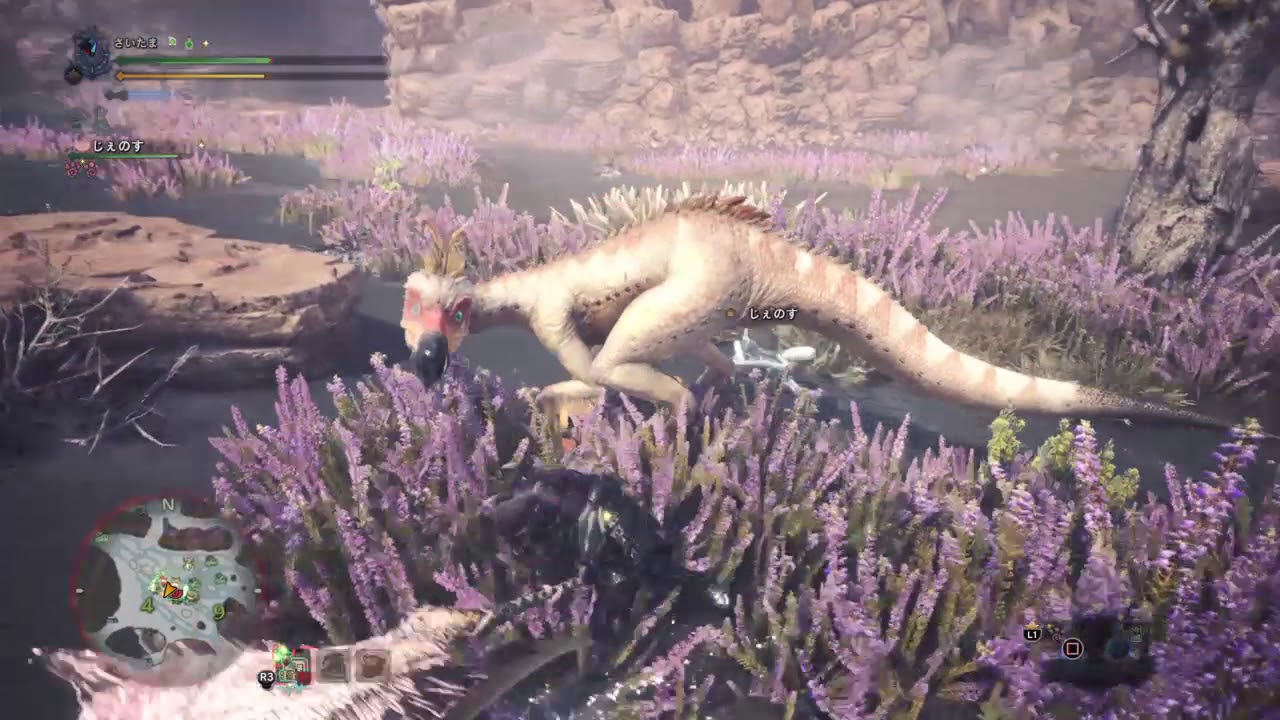
Task: Click the first empty item slot in the bar
Action: 331,666
